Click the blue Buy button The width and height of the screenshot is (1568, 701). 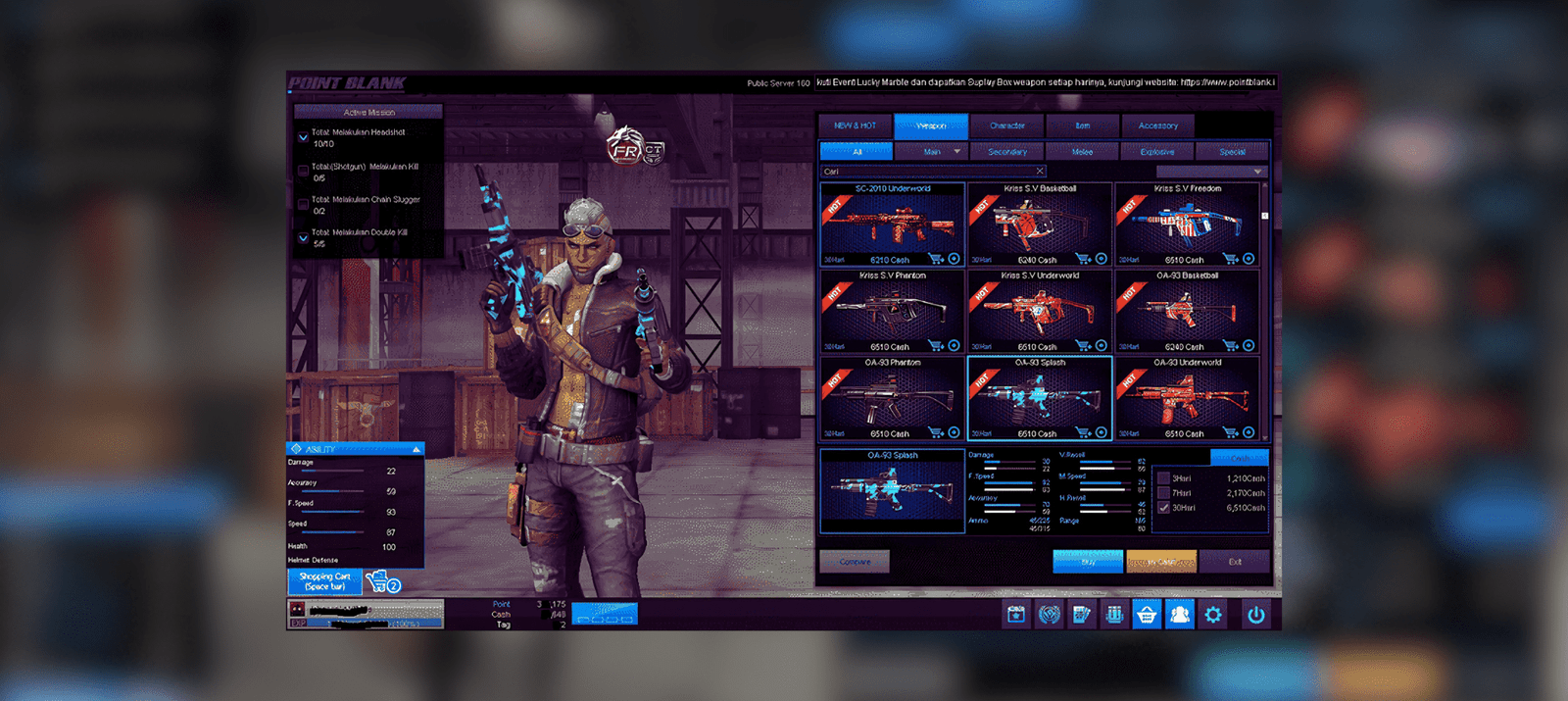[x=1087, y=562]
